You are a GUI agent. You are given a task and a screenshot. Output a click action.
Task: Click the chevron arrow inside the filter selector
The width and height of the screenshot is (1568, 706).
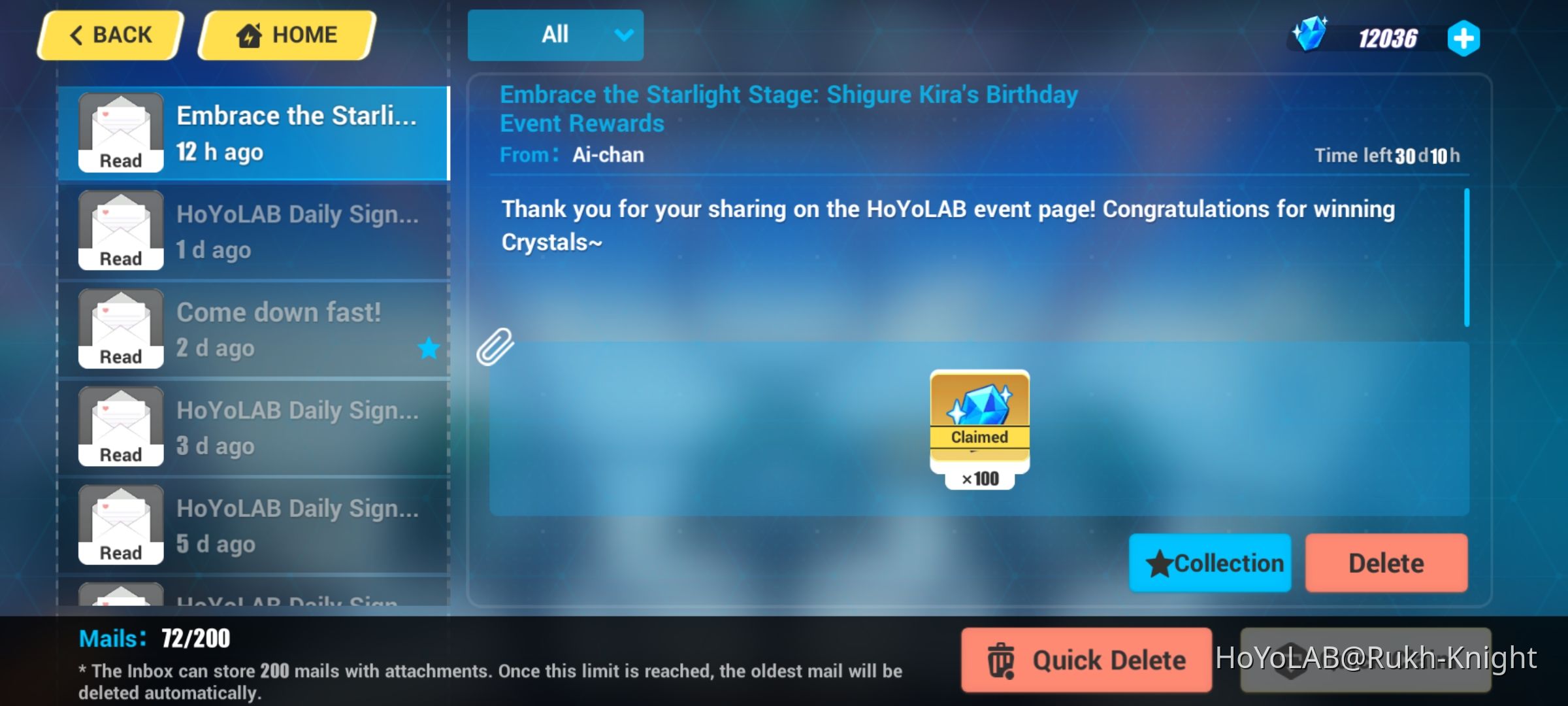(623, 35)
